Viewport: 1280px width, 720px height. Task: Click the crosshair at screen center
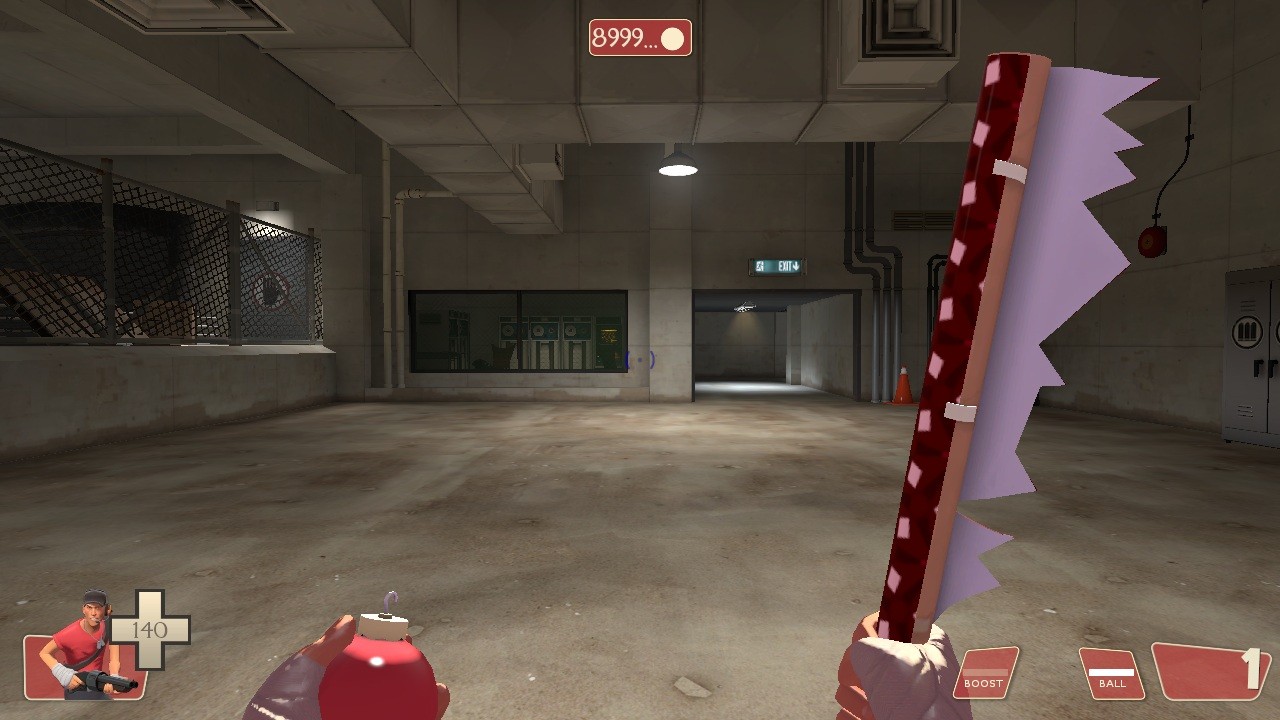[640, 360]
